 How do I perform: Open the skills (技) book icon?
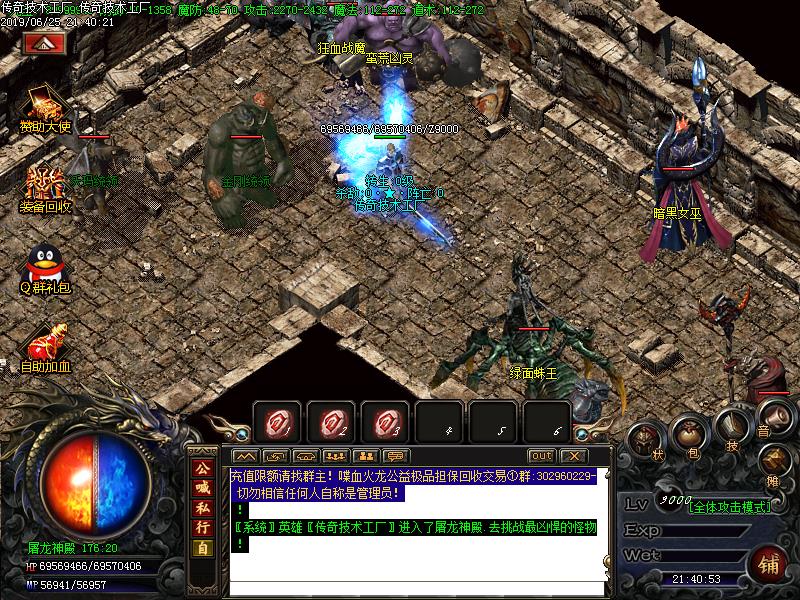pos(730,426)
